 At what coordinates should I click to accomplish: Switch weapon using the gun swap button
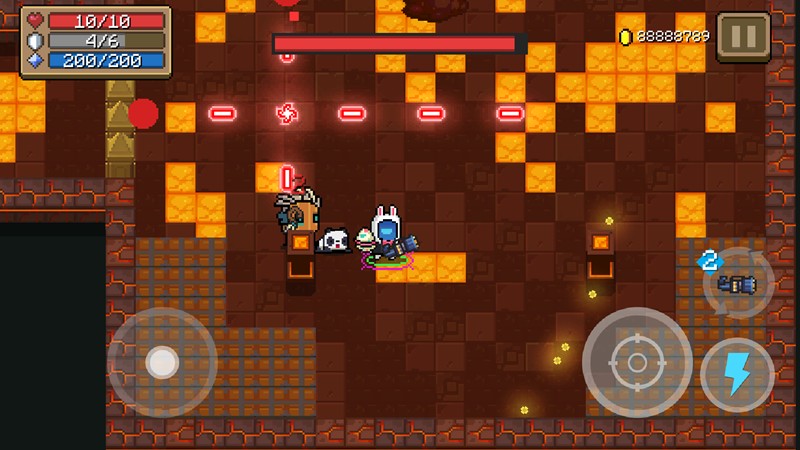point(737,284)
